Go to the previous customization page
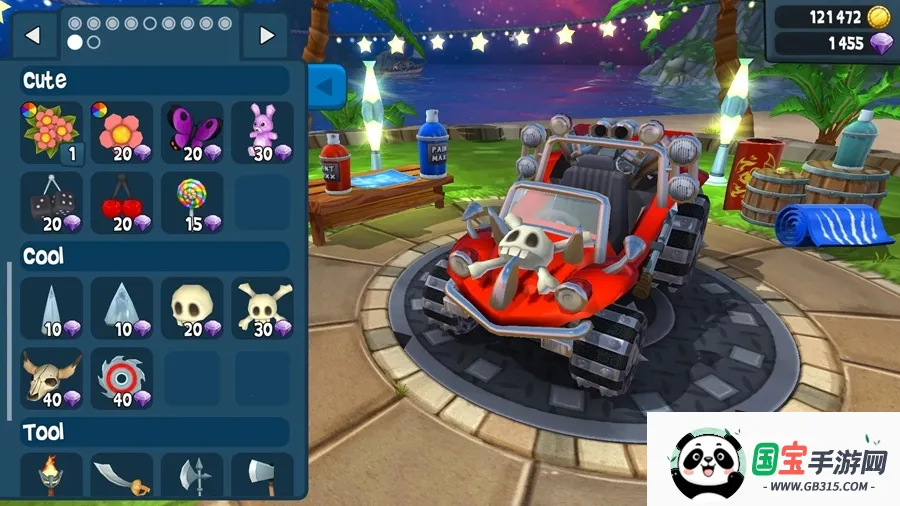Screen dimensions: 900x506 35,35
